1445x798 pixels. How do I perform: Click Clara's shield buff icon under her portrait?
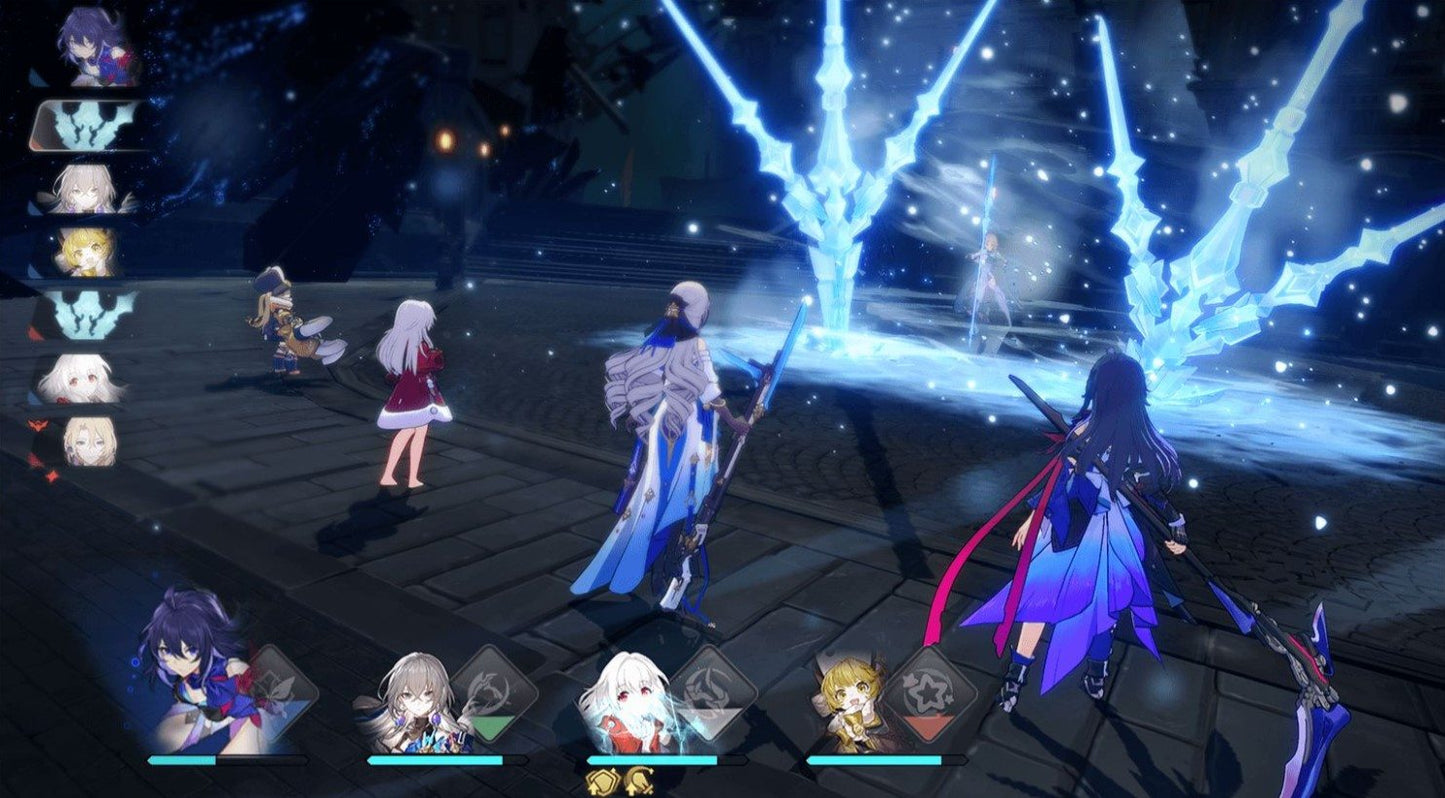click(x=600, y=783)
